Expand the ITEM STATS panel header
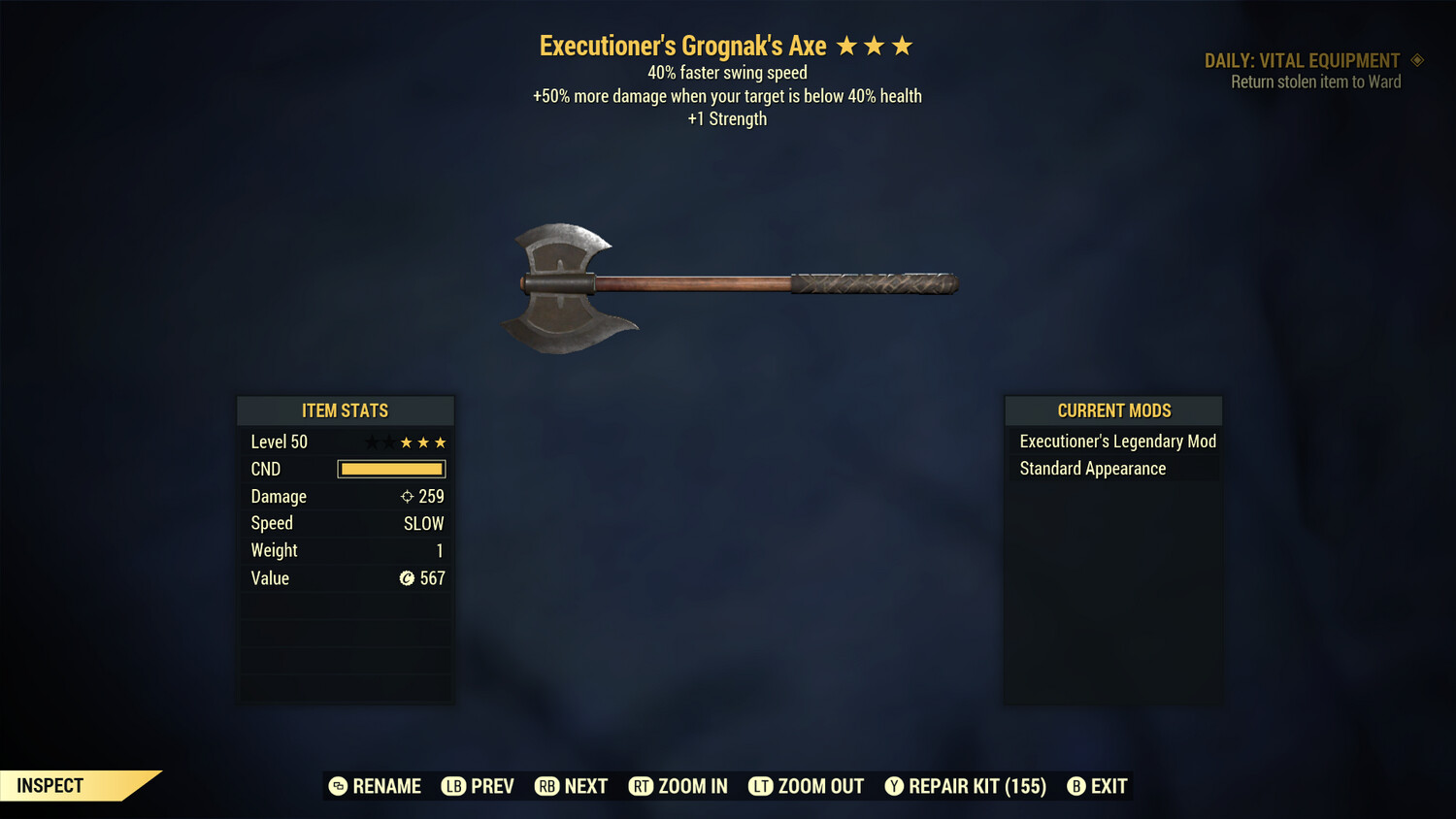The height and width of the screenshot is (819, 1456). point(346,410)
